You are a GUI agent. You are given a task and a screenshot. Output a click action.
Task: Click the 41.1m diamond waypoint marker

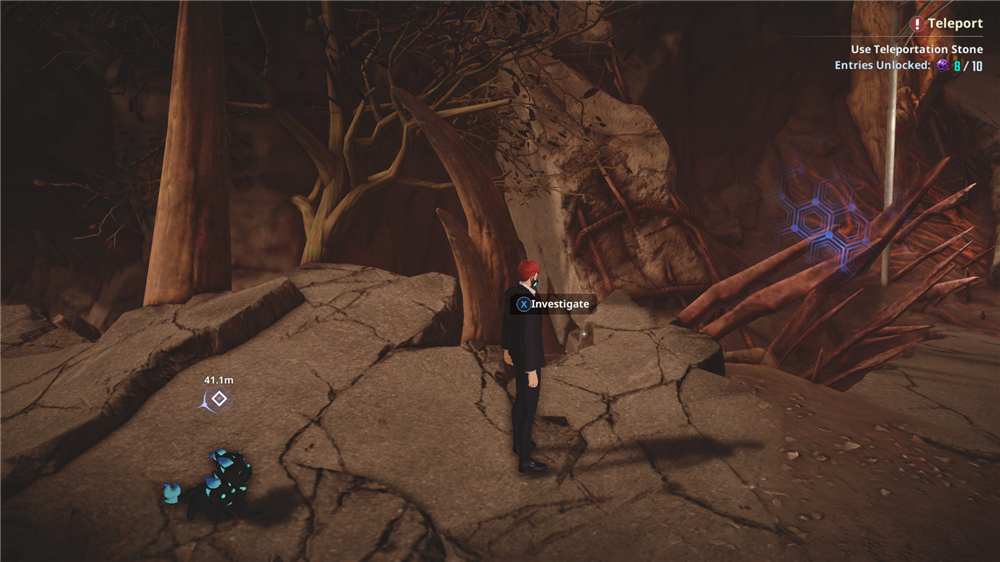pos(219,399)
